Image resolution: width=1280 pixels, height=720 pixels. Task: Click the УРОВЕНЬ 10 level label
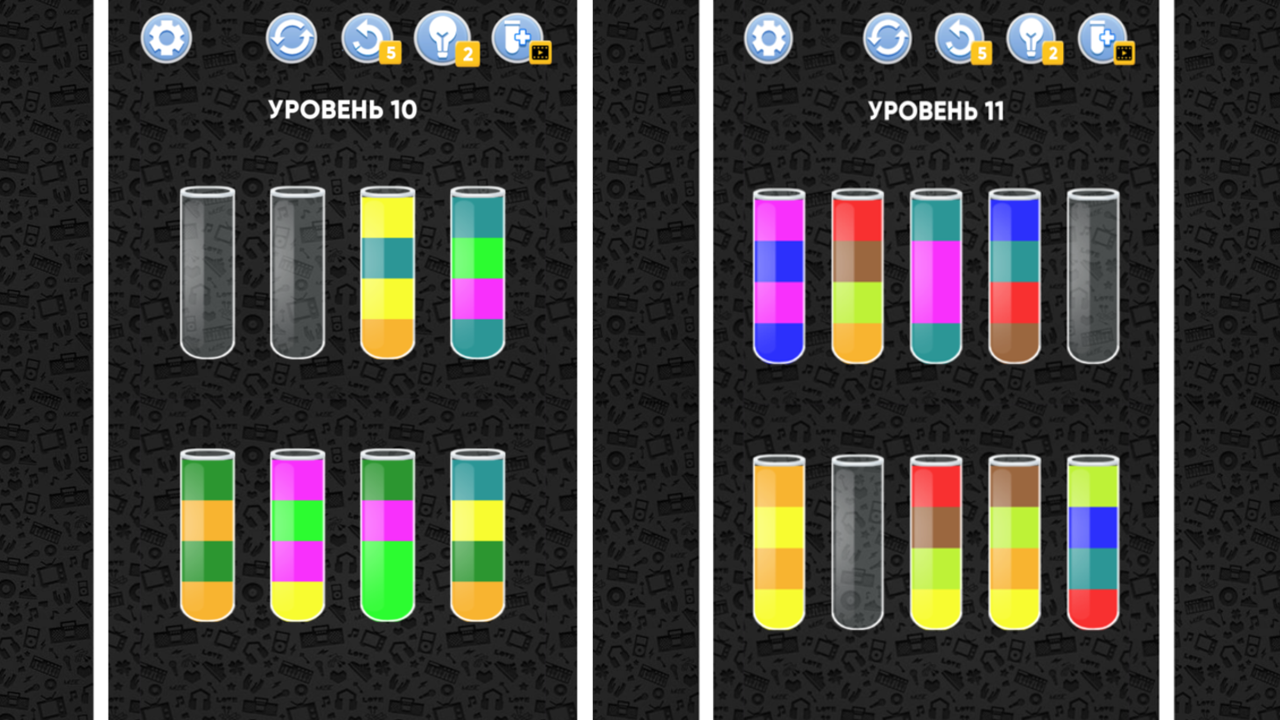(x=343, y=111)
